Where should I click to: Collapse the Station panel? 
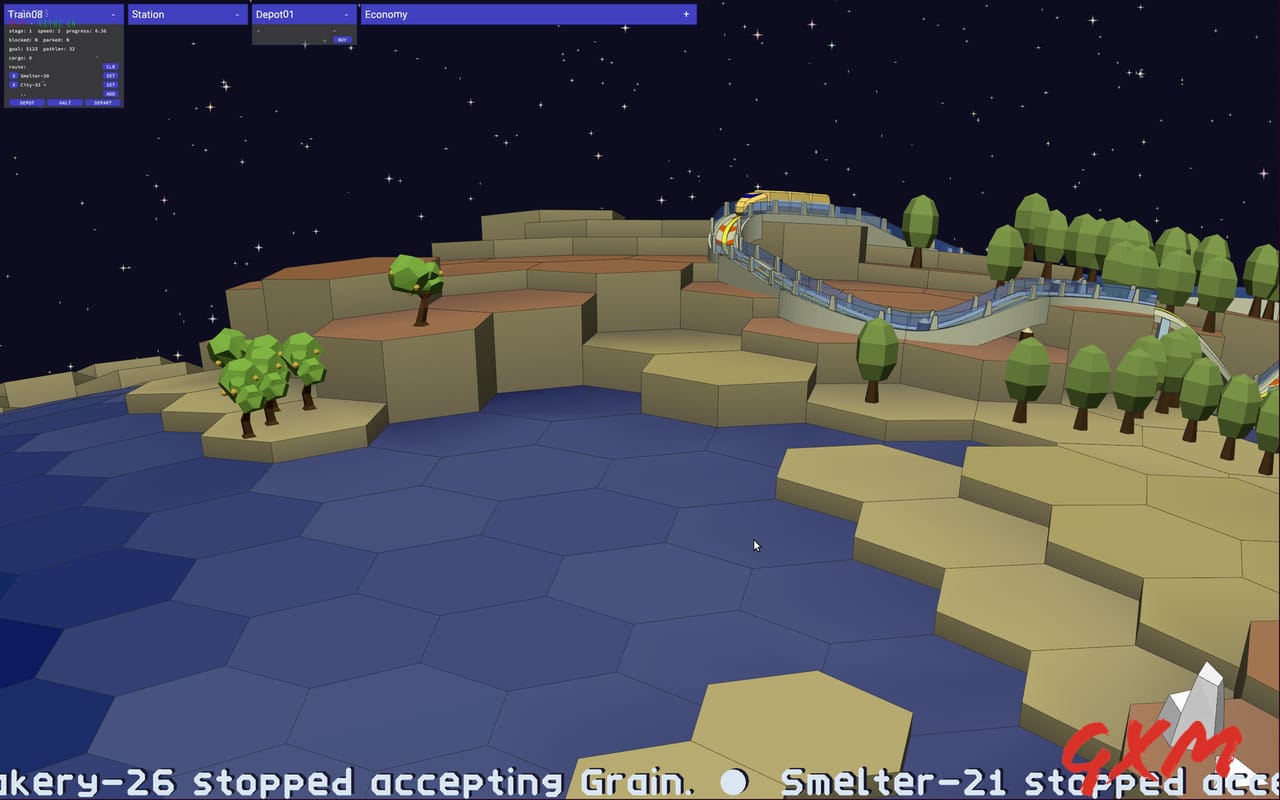[x=238, y=14]
